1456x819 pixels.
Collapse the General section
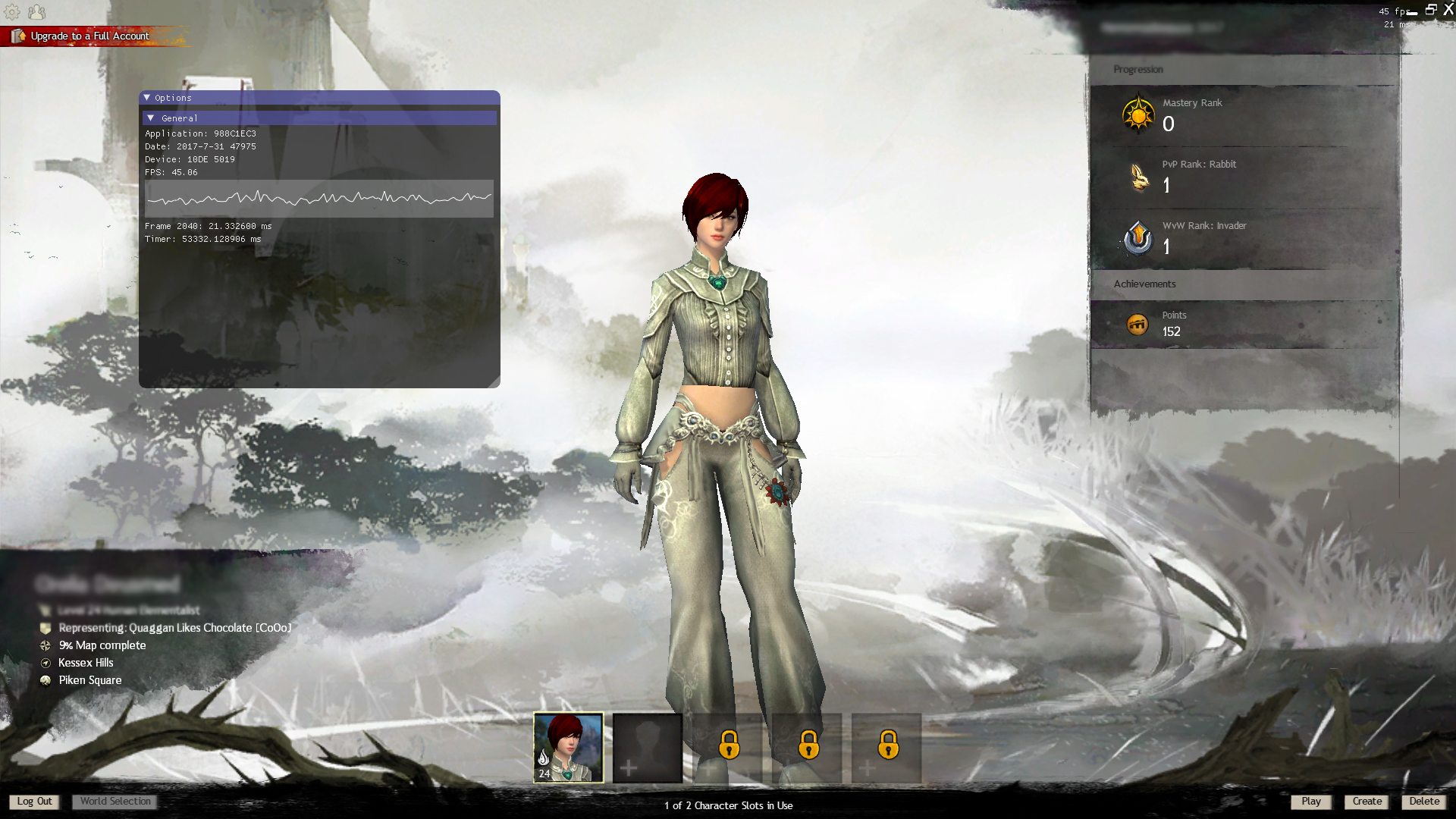[x=151, y=118]
